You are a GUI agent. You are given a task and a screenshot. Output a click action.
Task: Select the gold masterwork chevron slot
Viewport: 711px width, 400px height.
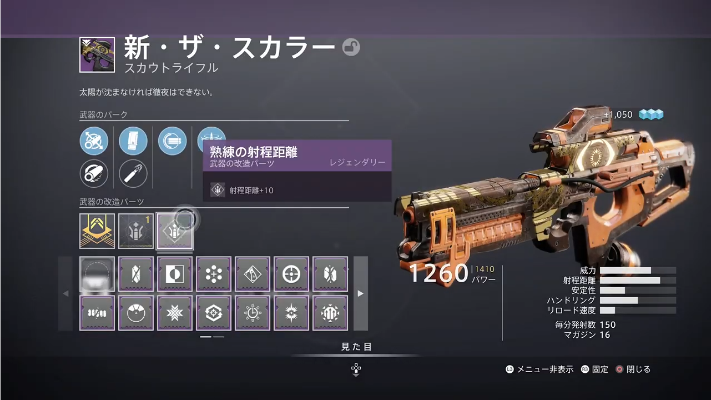pyautogui.click(x=96, y=232)
